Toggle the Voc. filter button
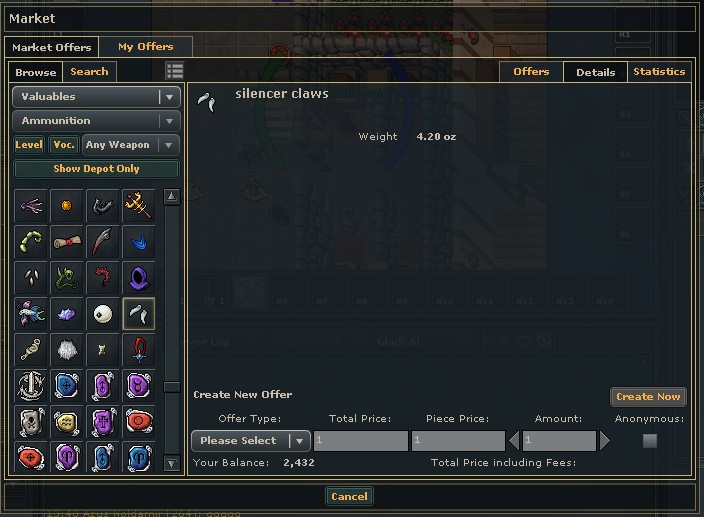Viewport: 704px width, 517px height. (64, 145)
